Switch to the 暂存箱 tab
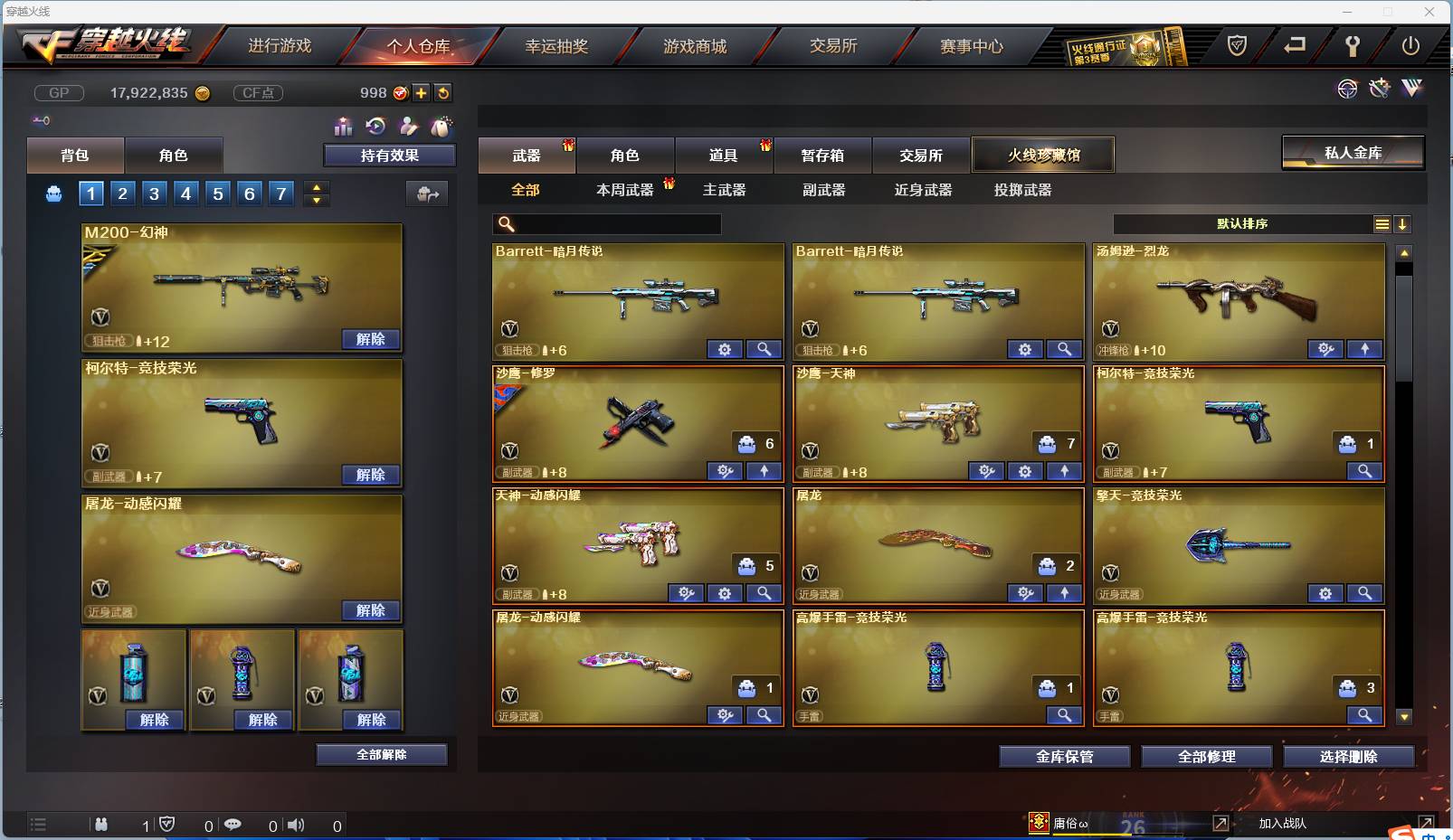 (x=821, y=155)
